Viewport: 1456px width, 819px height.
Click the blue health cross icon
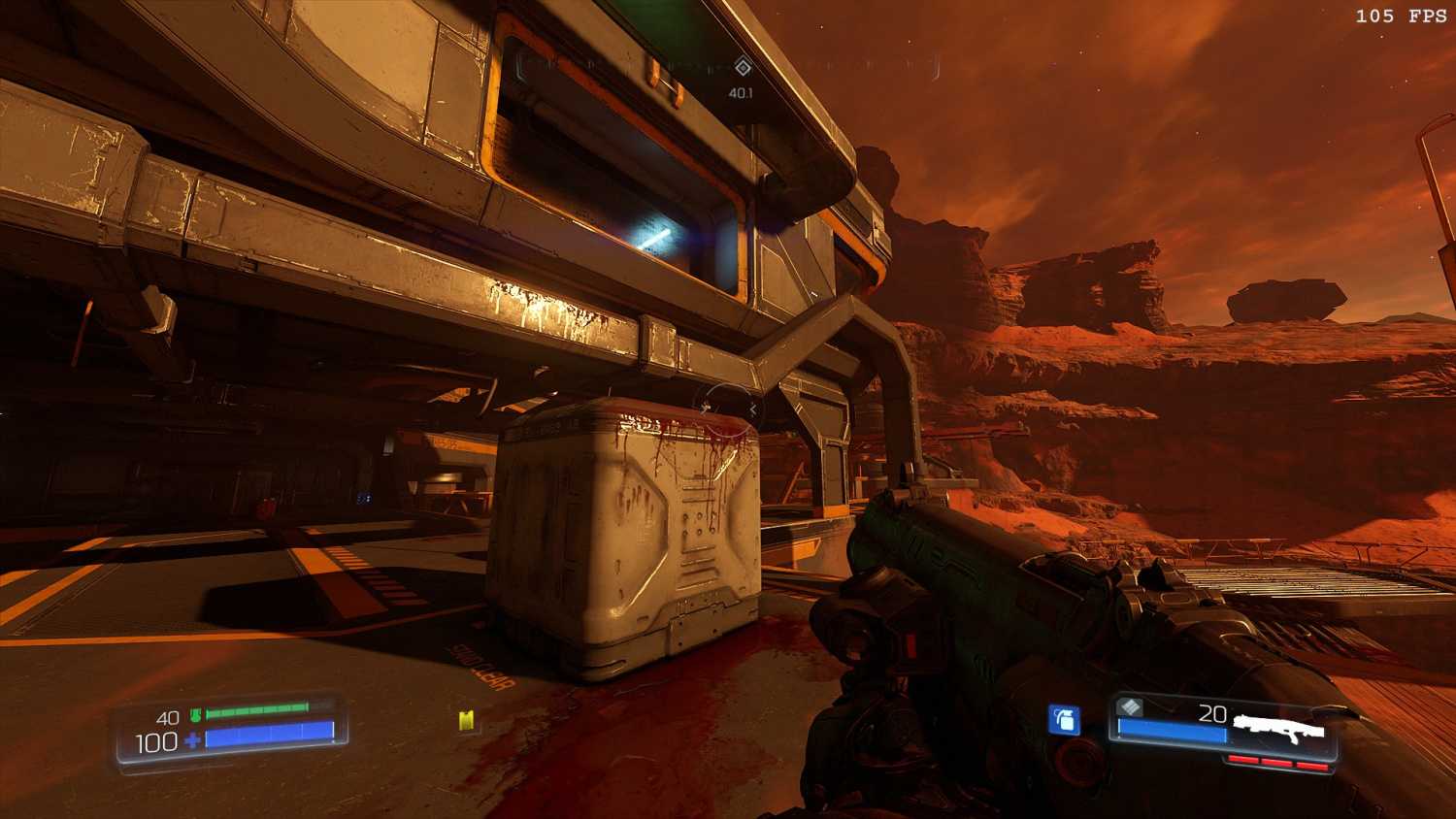pos(193,741)
